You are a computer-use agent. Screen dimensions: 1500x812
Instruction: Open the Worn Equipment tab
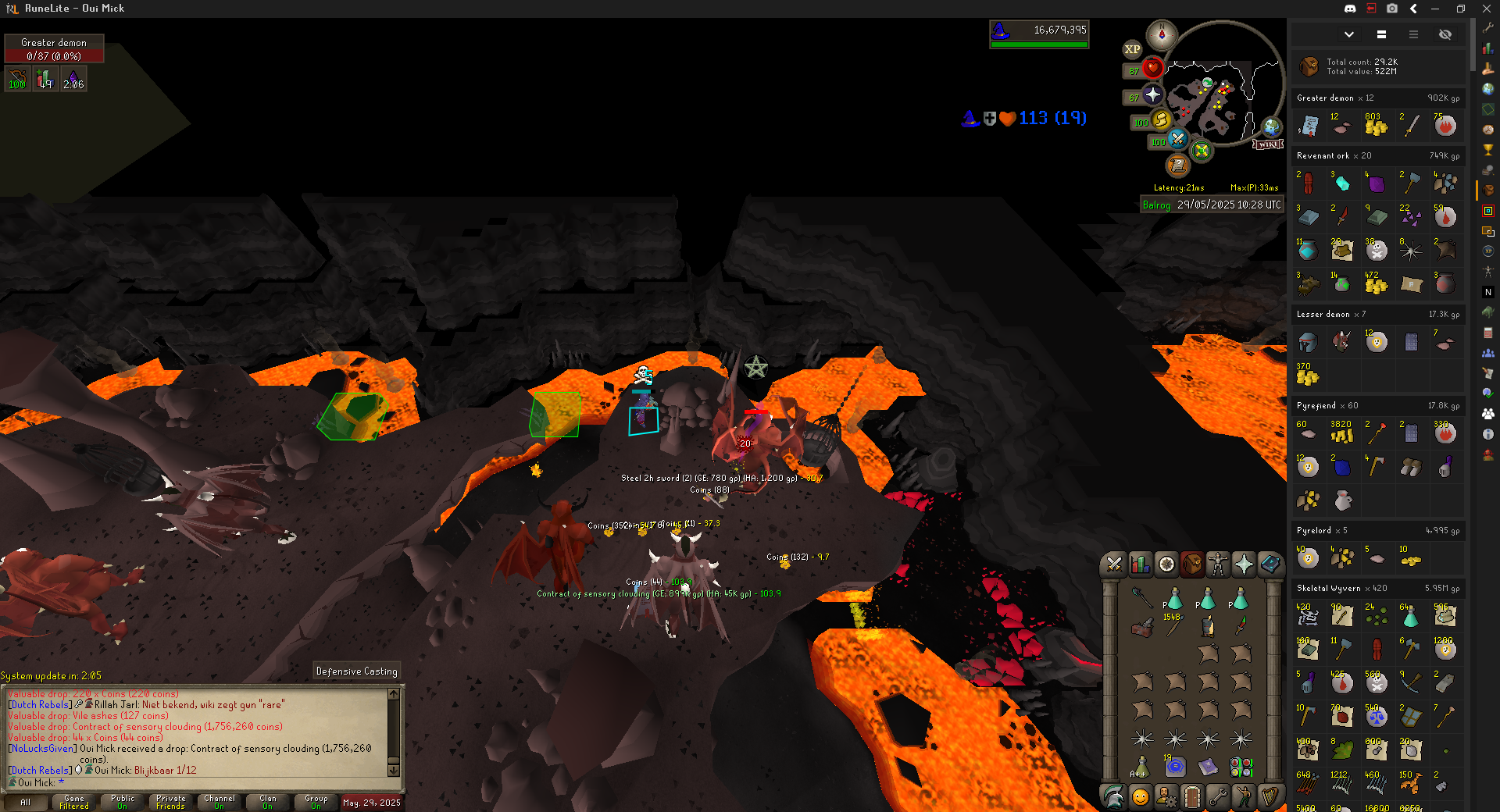[1218, 564]
